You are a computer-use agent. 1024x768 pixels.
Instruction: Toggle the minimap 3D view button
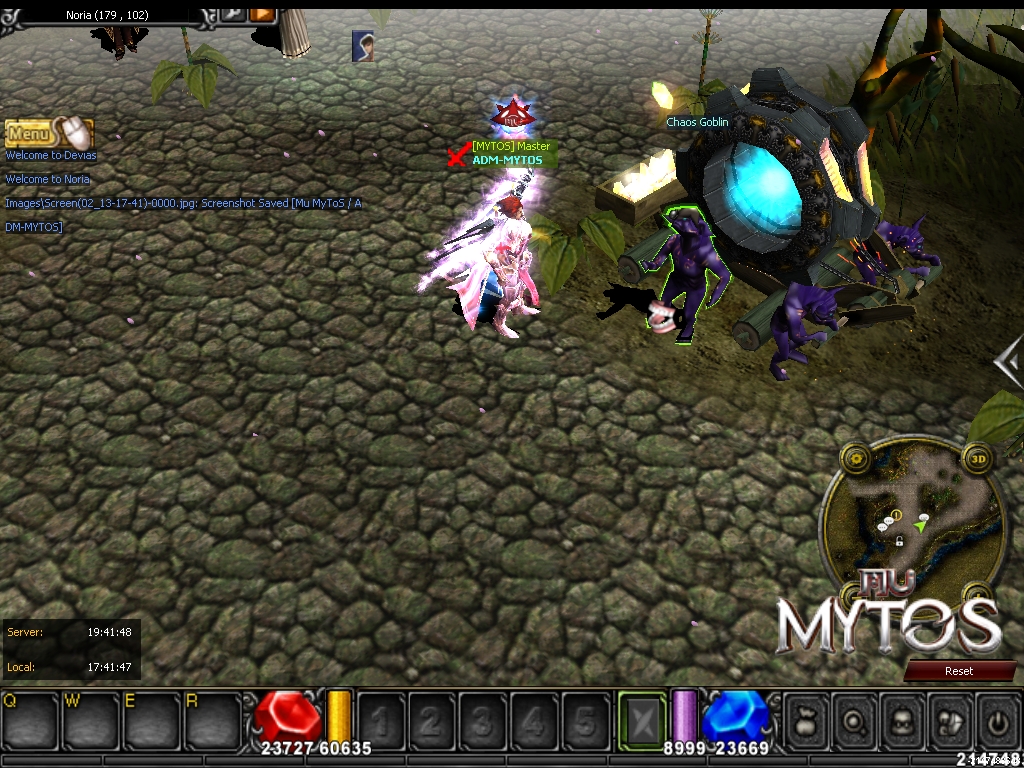[x=979, y=460]
